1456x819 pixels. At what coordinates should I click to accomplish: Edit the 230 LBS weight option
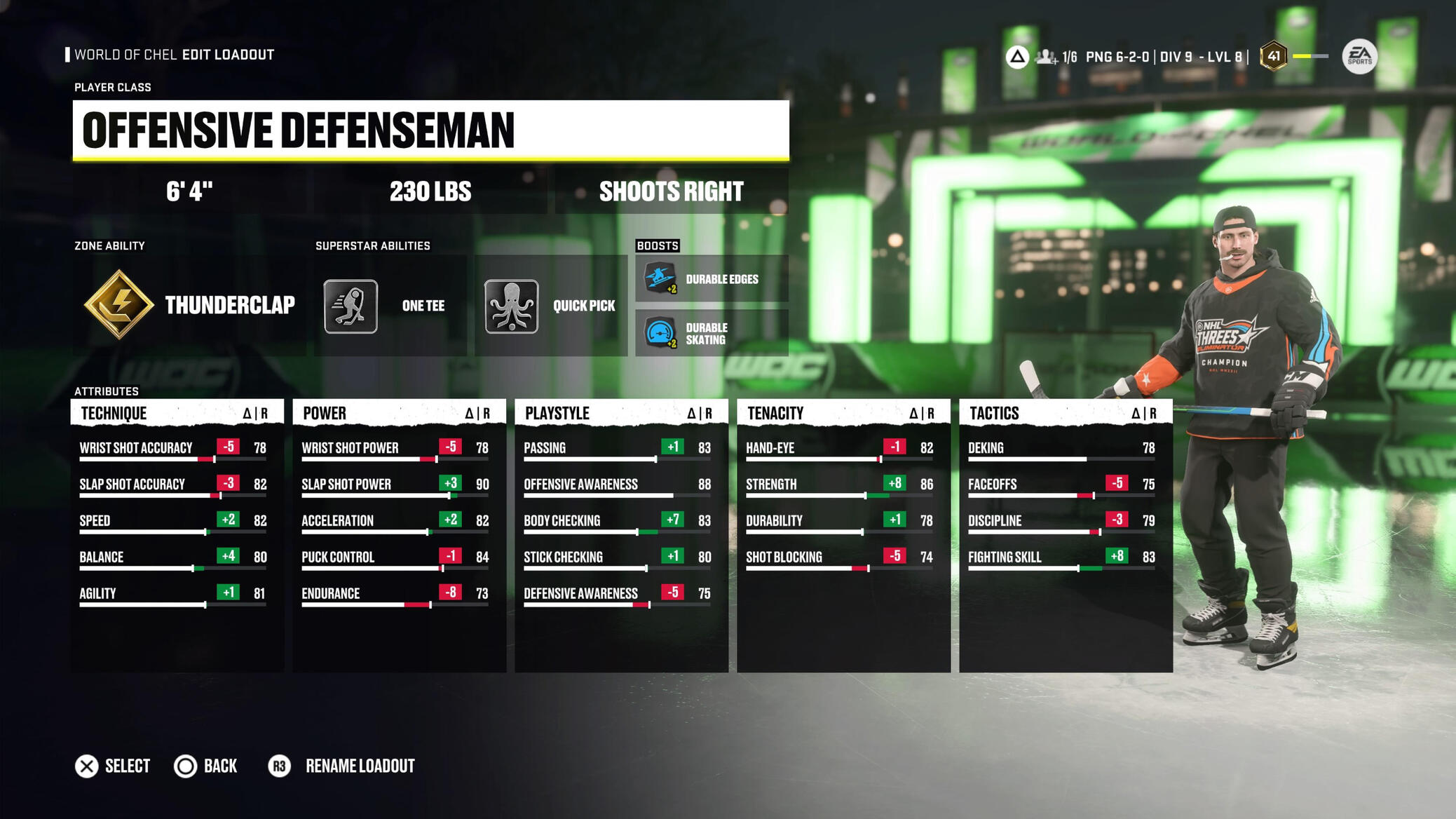tap(430, 191)
